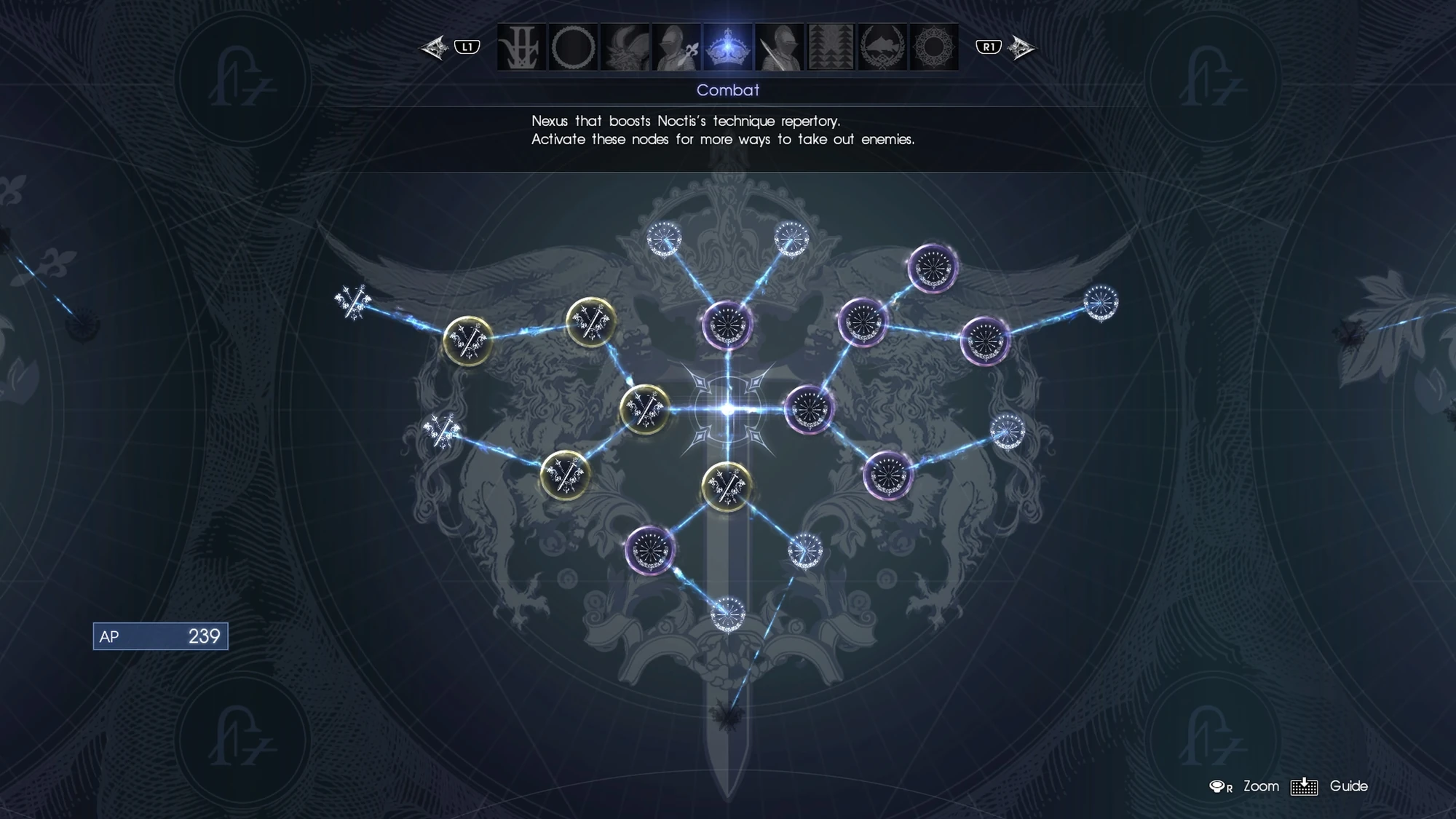Select the circular mandala tree icon
The image size is (1456, 819).
(x=935, y=48)
